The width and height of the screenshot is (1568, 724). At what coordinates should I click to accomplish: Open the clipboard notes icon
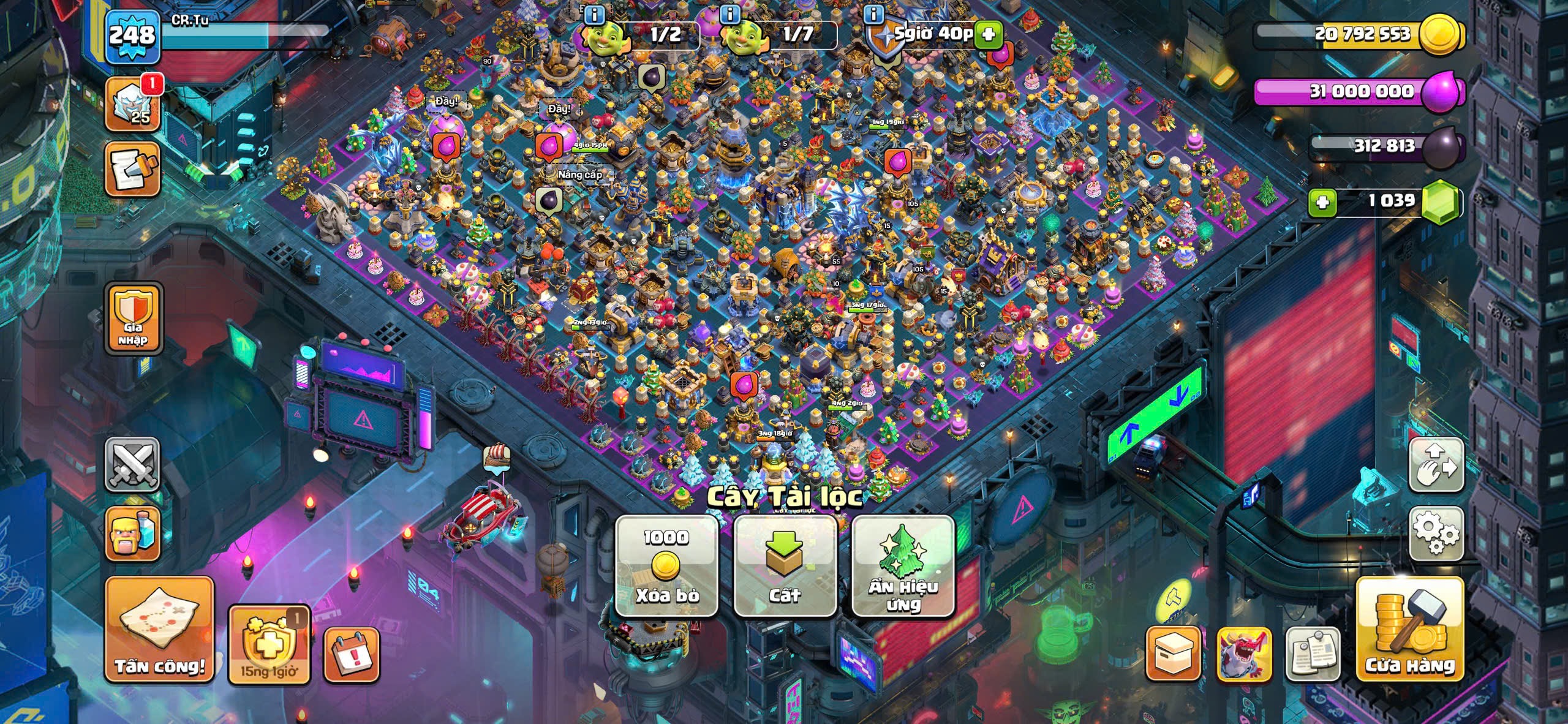point(1312,654)
